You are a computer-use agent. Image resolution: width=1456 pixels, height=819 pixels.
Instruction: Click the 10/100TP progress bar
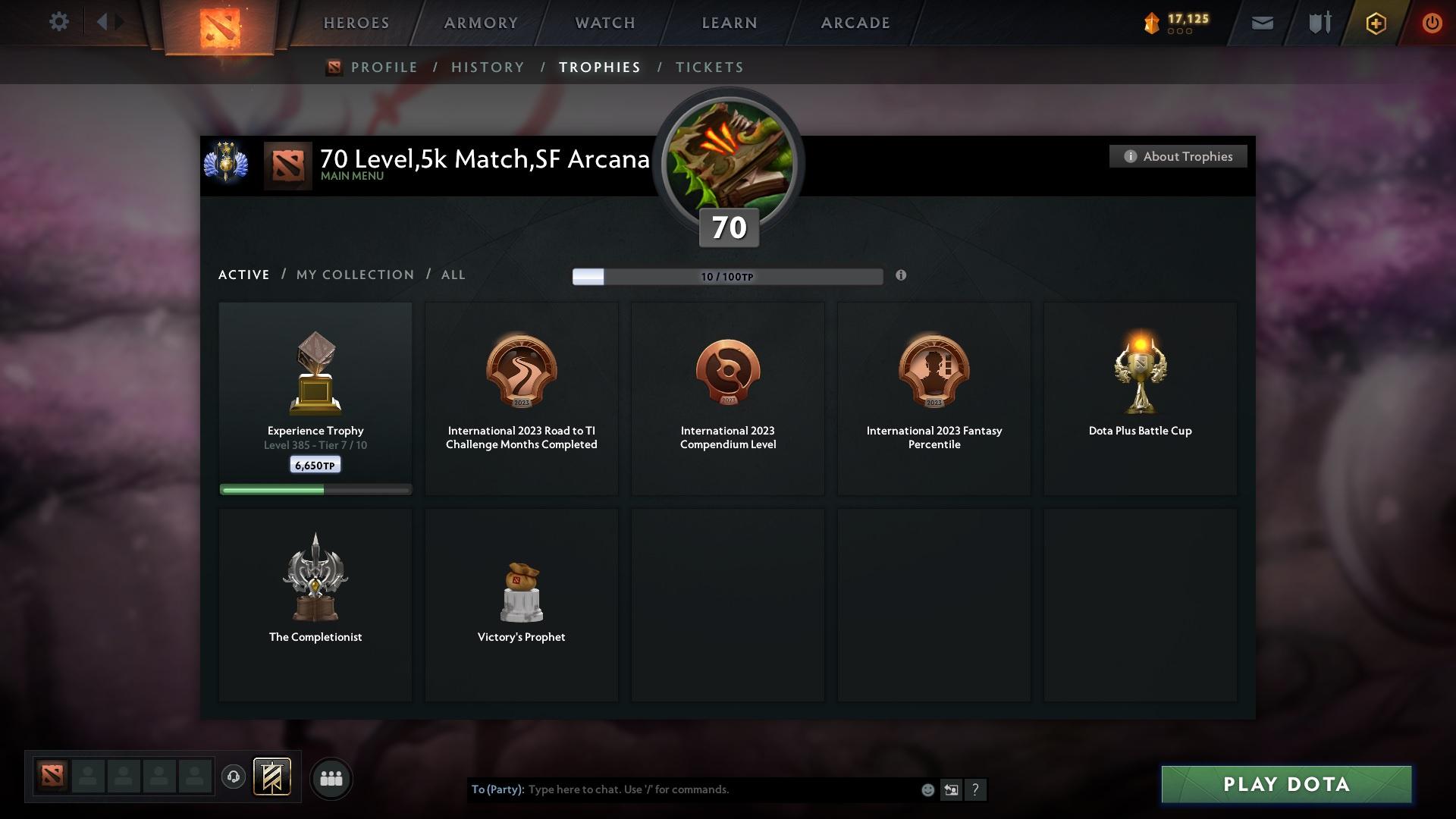(x=727, y=277)
